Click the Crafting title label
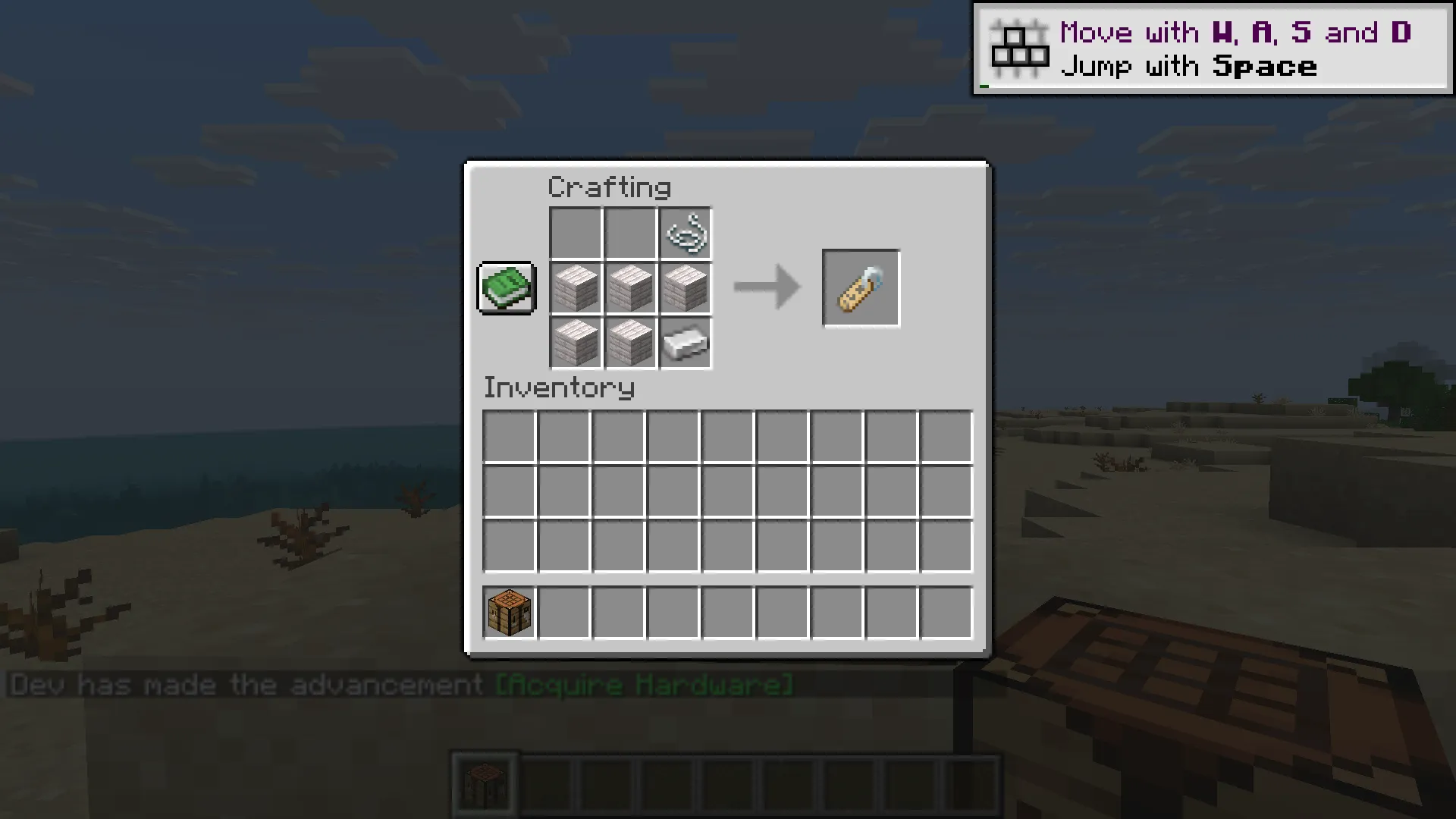Viewport: 1456px width, 819px height. click(x=610, y=187)
